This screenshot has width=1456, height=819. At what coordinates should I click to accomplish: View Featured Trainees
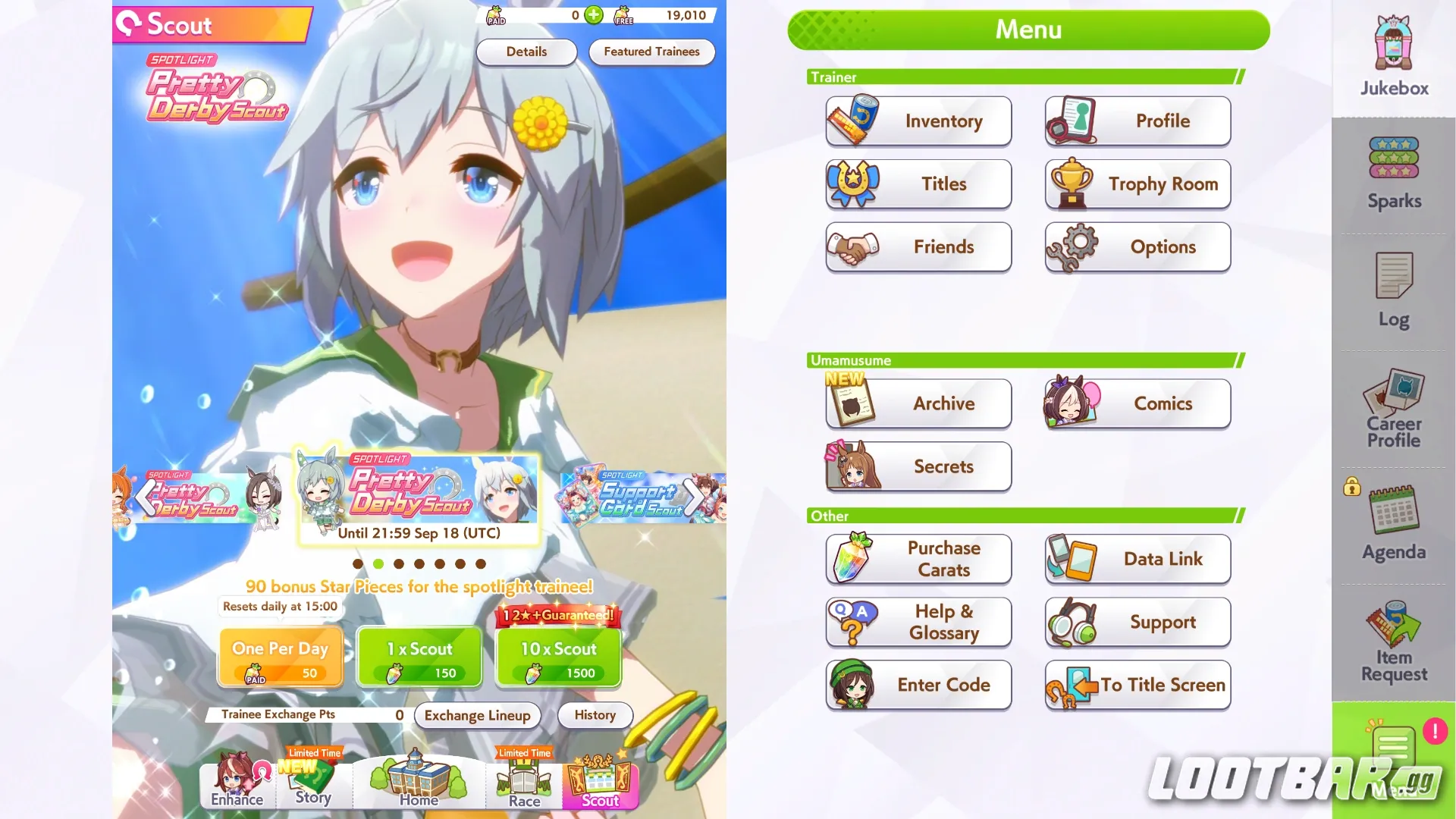pyautogui.click(x=651, y=52)
